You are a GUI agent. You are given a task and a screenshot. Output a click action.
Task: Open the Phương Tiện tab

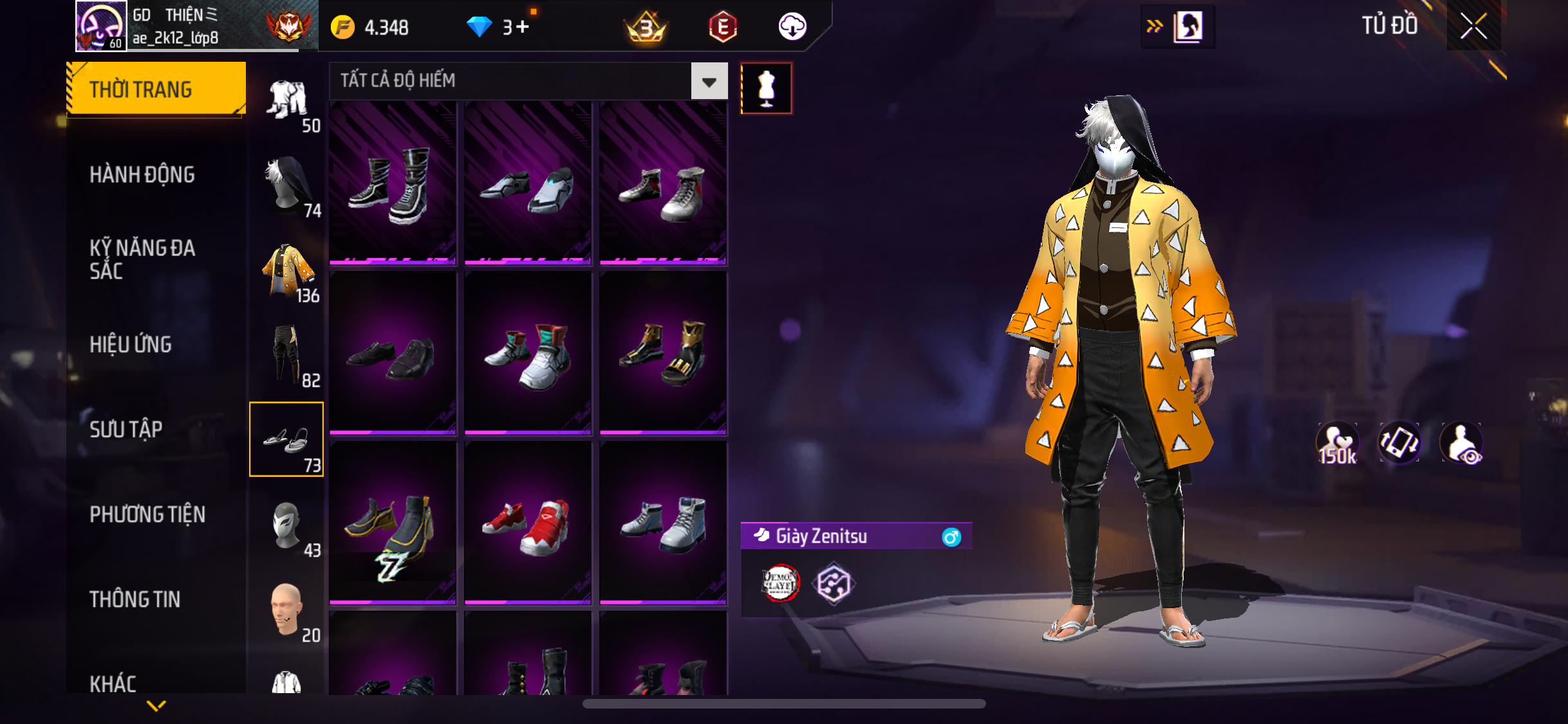147,514
